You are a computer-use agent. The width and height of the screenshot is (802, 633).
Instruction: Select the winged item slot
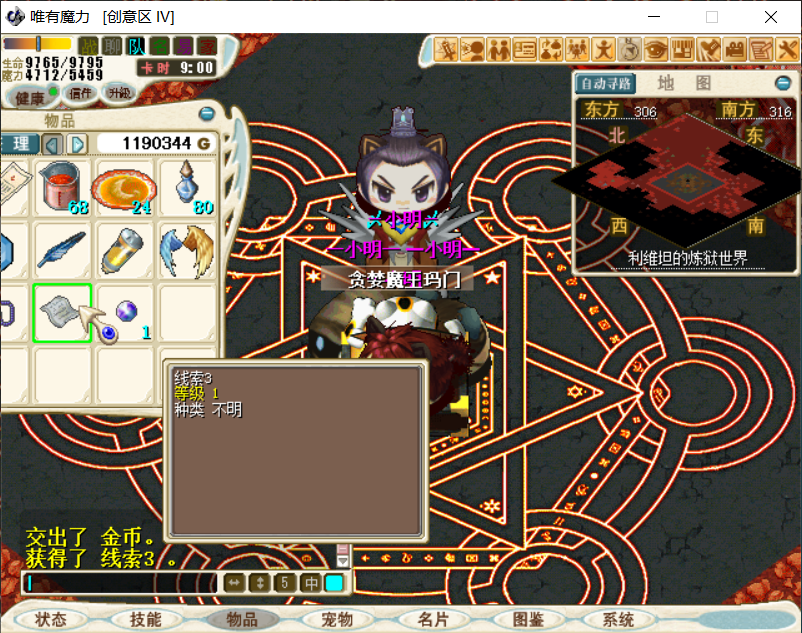[186, 250]
